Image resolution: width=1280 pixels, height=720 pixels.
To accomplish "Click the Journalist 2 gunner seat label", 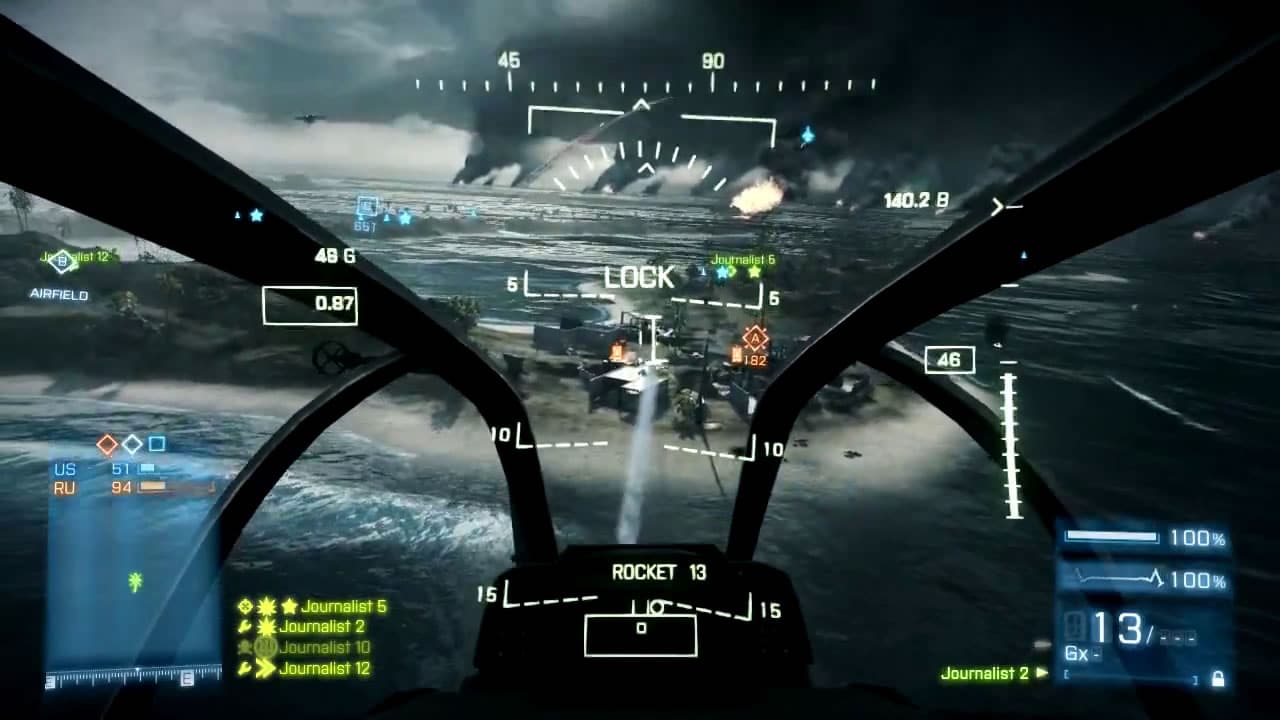I will click(984, 673).
